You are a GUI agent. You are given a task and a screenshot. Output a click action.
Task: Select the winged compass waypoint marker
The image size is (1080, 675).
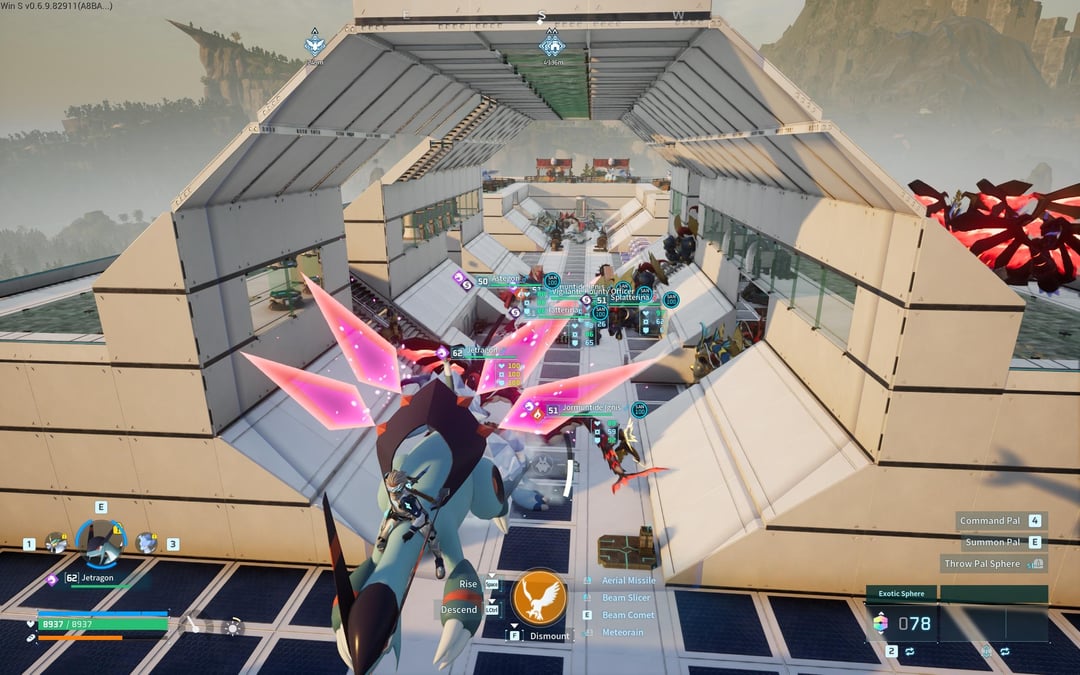[x=315, y=45]
